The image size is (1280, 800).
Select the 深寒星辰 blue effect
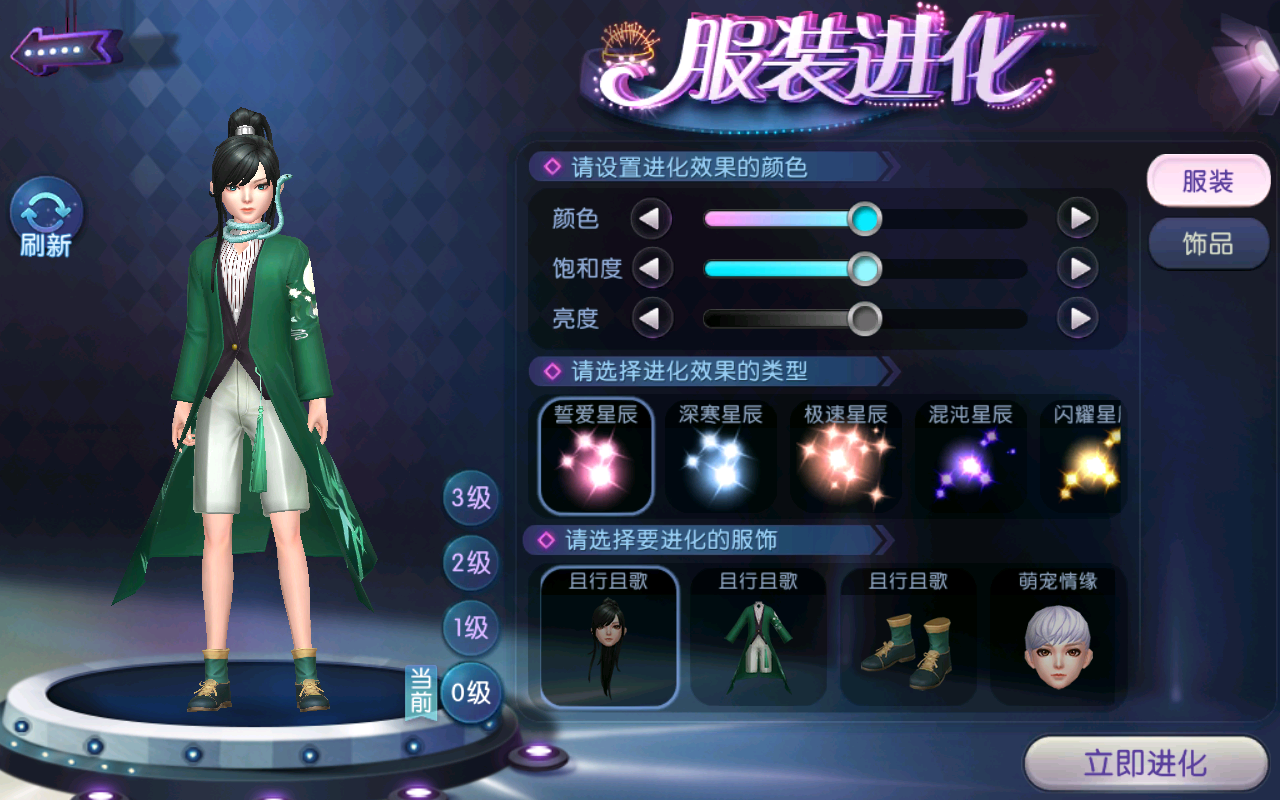click(720, 456)
